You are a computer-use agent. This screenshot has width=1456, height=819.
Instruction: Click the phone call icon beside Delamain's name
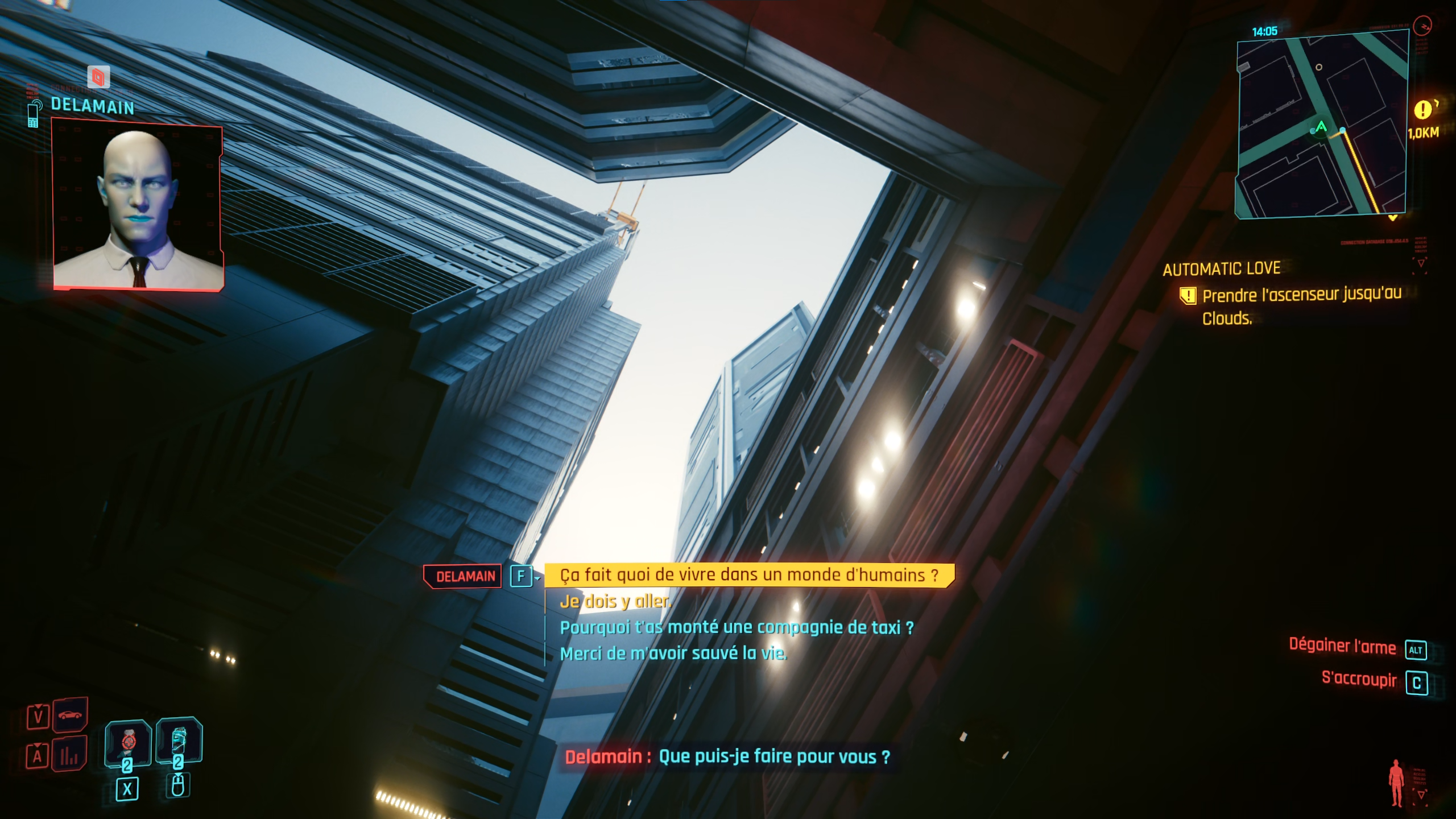(x=33, y=114)
